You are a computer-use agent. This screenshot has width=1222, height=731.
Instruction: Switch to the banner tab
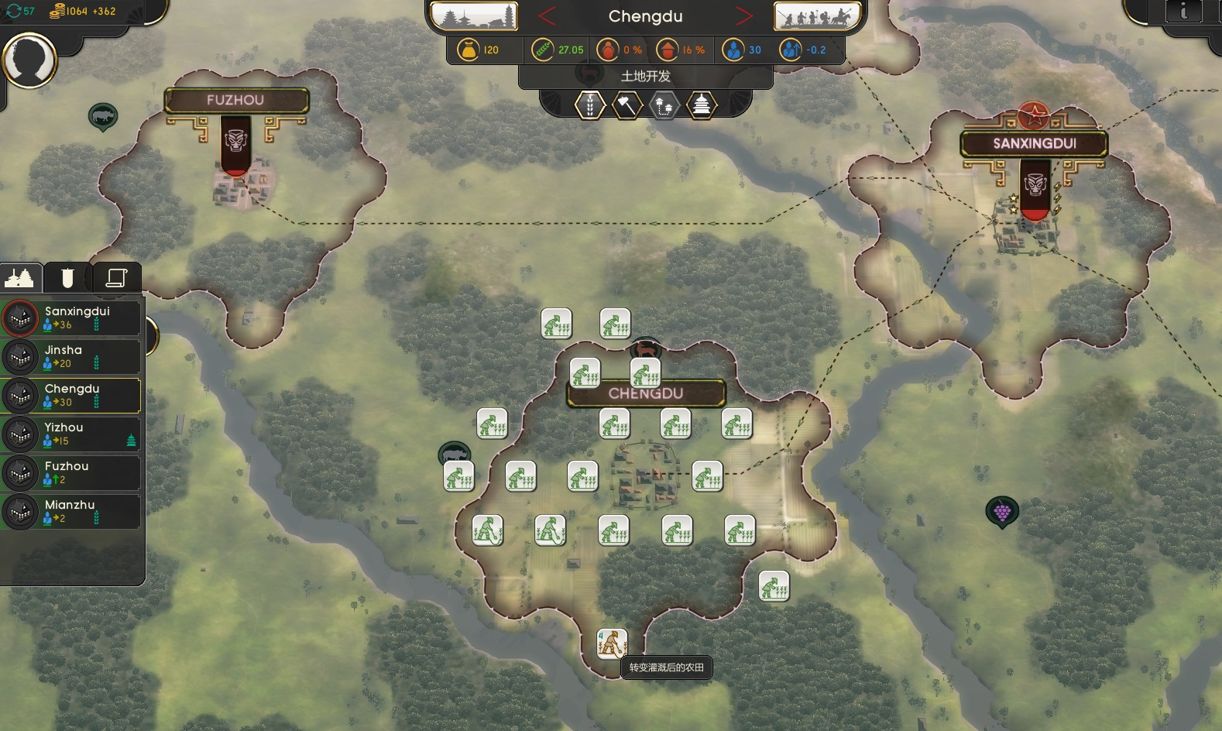(68, 277)
